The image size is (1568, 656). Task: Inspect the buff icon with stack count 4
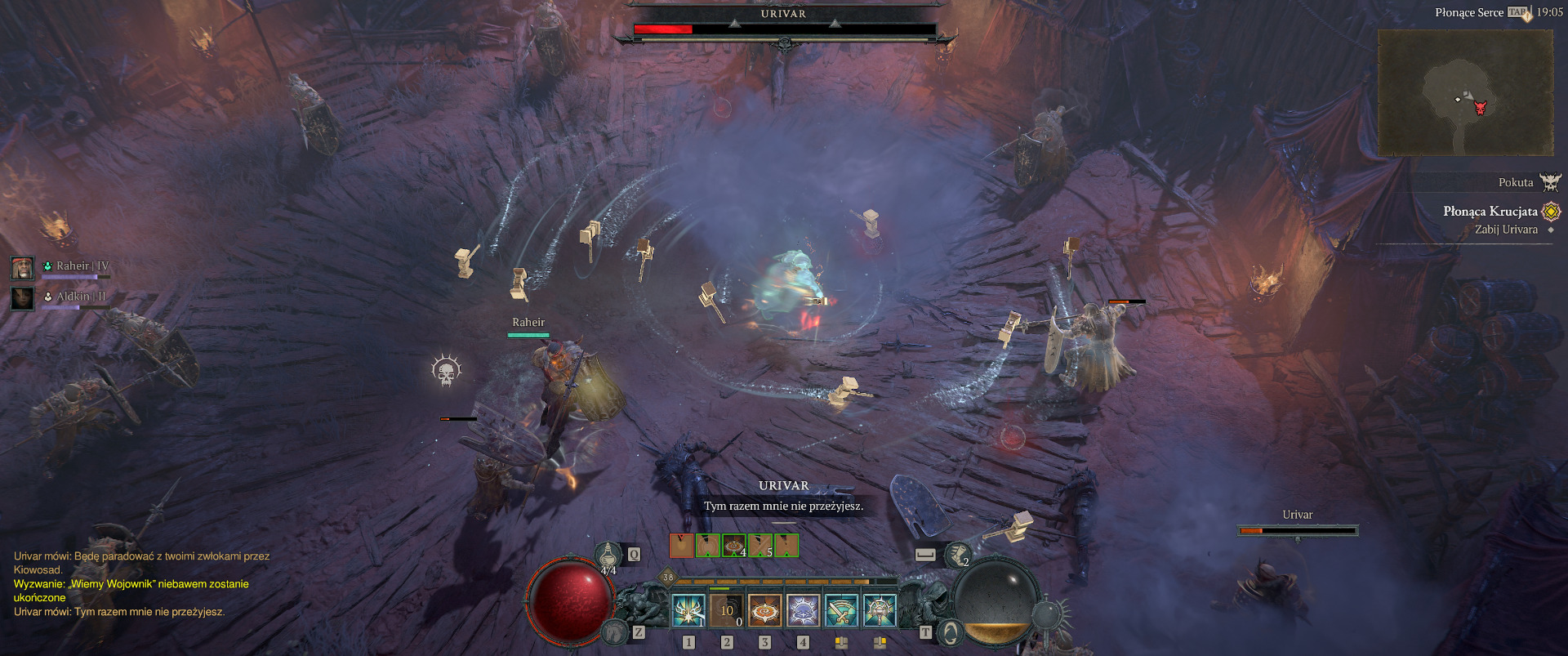coord(734,545)
